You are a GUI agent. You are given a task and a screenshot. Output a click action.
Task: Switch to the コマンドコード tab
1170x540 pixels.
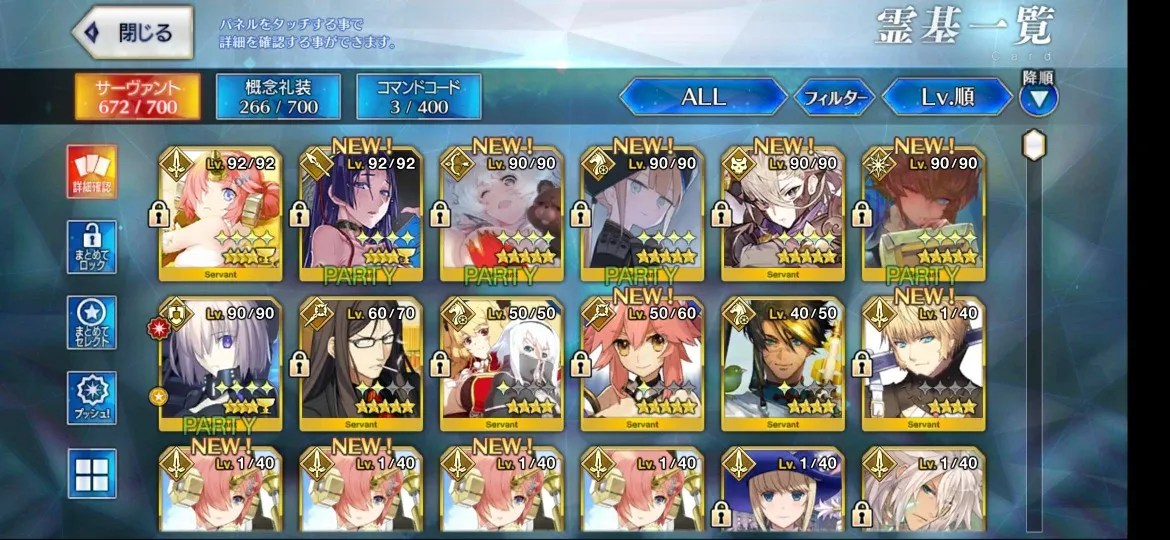[417, 97]
